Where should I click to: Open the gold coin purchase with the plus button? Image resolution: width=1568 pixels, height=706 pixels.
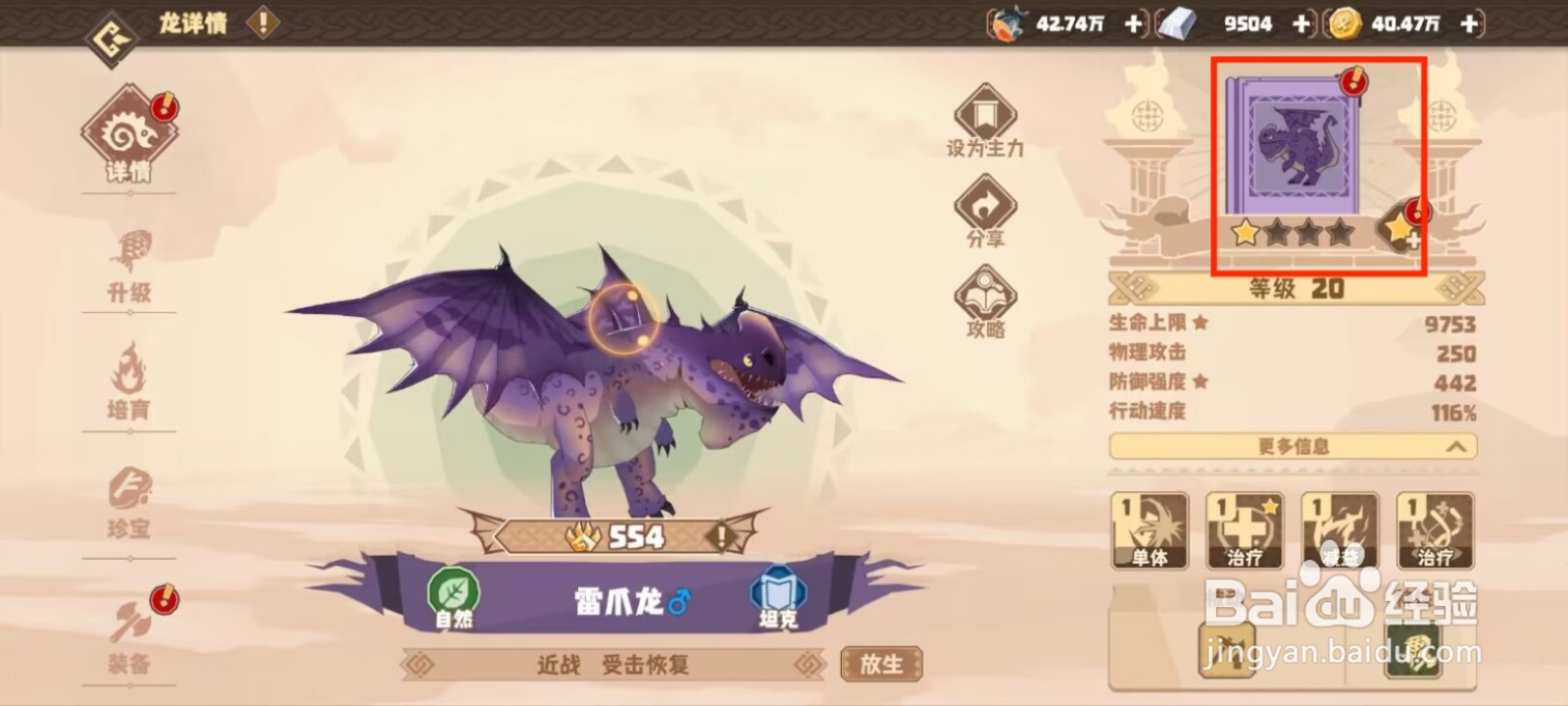click(x=1468, y=25)
